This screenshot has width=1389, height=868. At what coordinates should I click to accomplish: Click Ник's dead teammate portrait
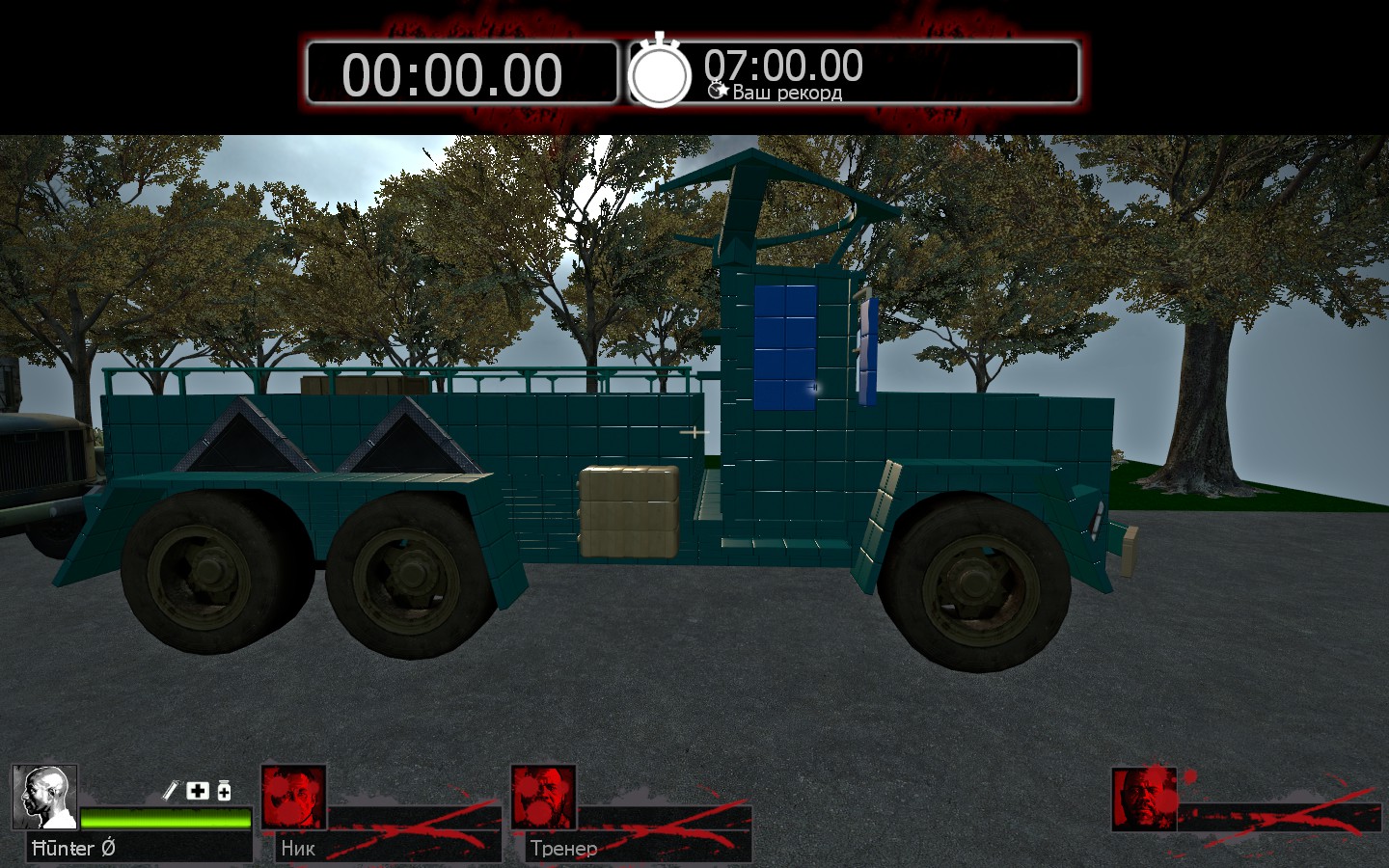click(294, 798)
